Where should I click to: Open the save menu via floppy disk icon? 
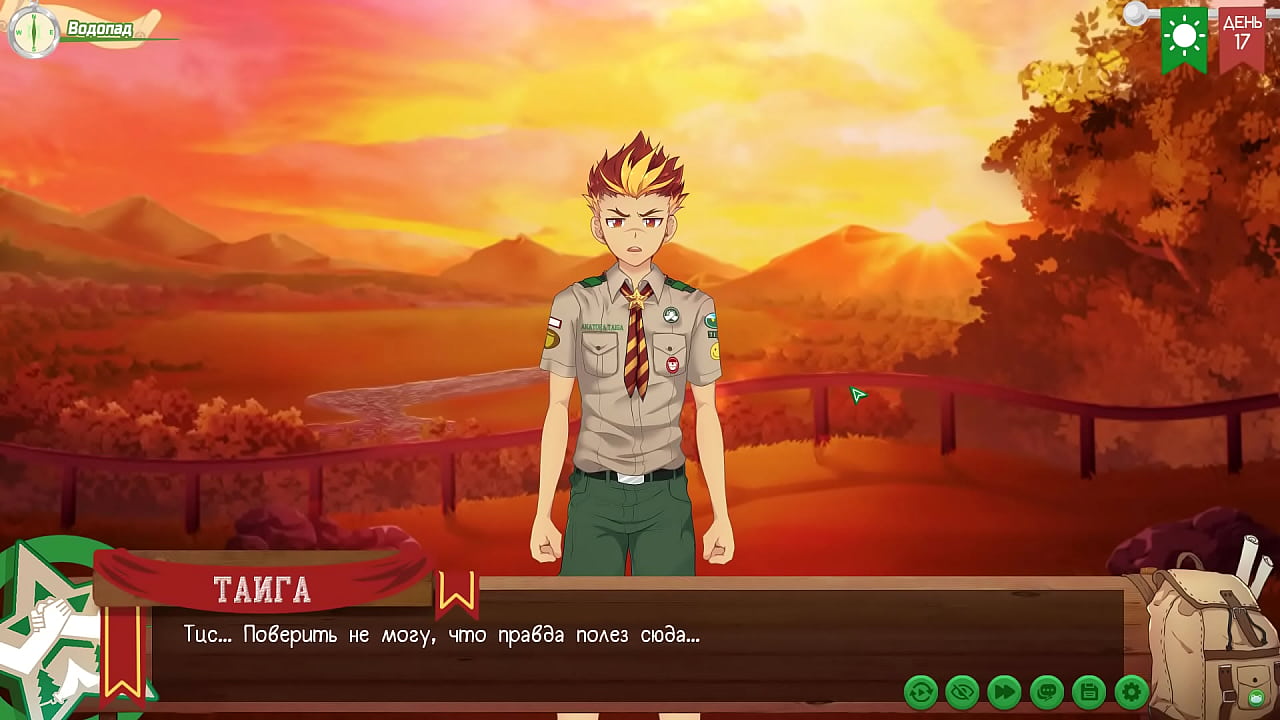coord(1089,691)
